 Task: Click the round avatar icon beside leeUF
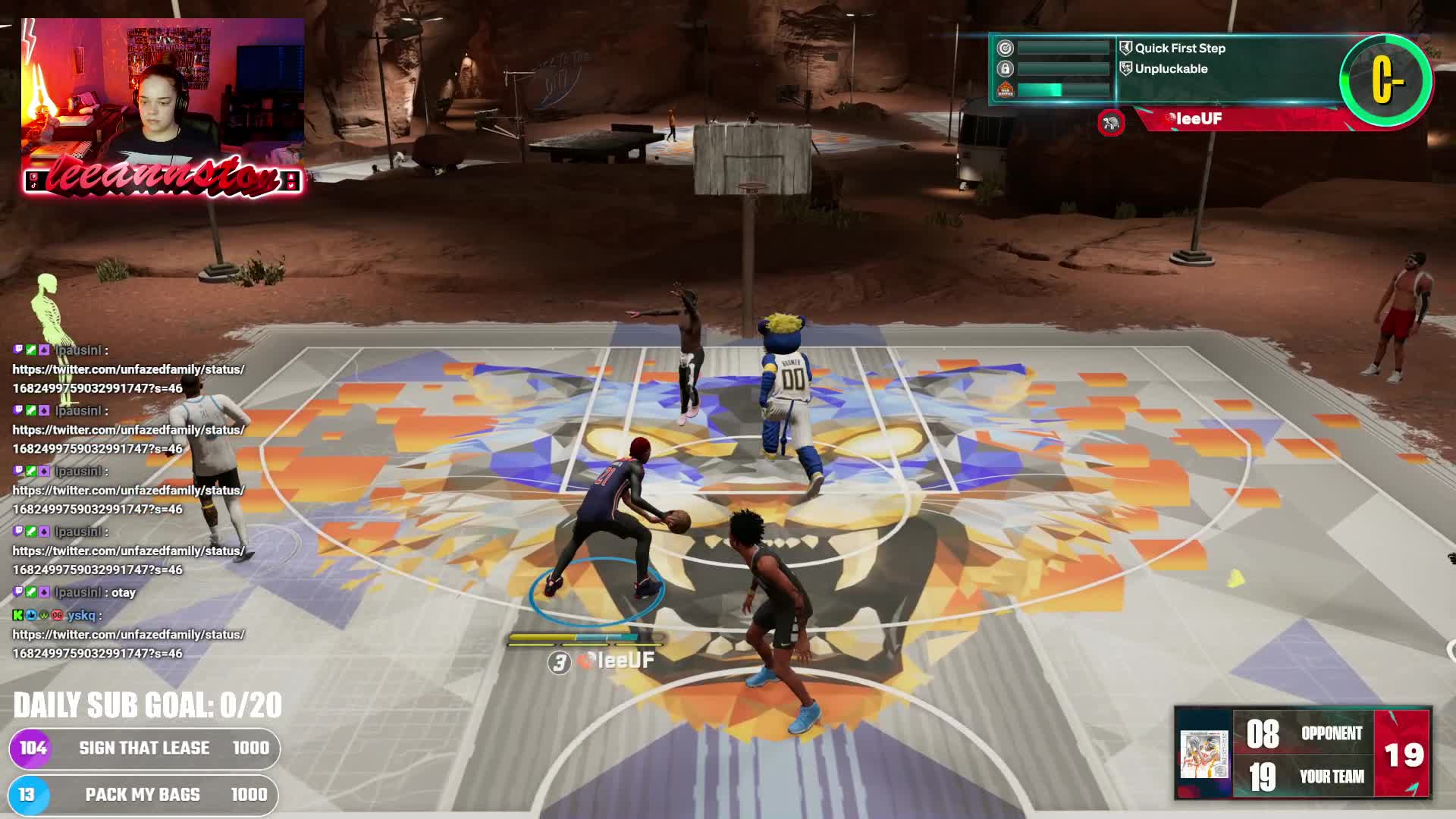pyautogui.click(x=1111, y=123)
